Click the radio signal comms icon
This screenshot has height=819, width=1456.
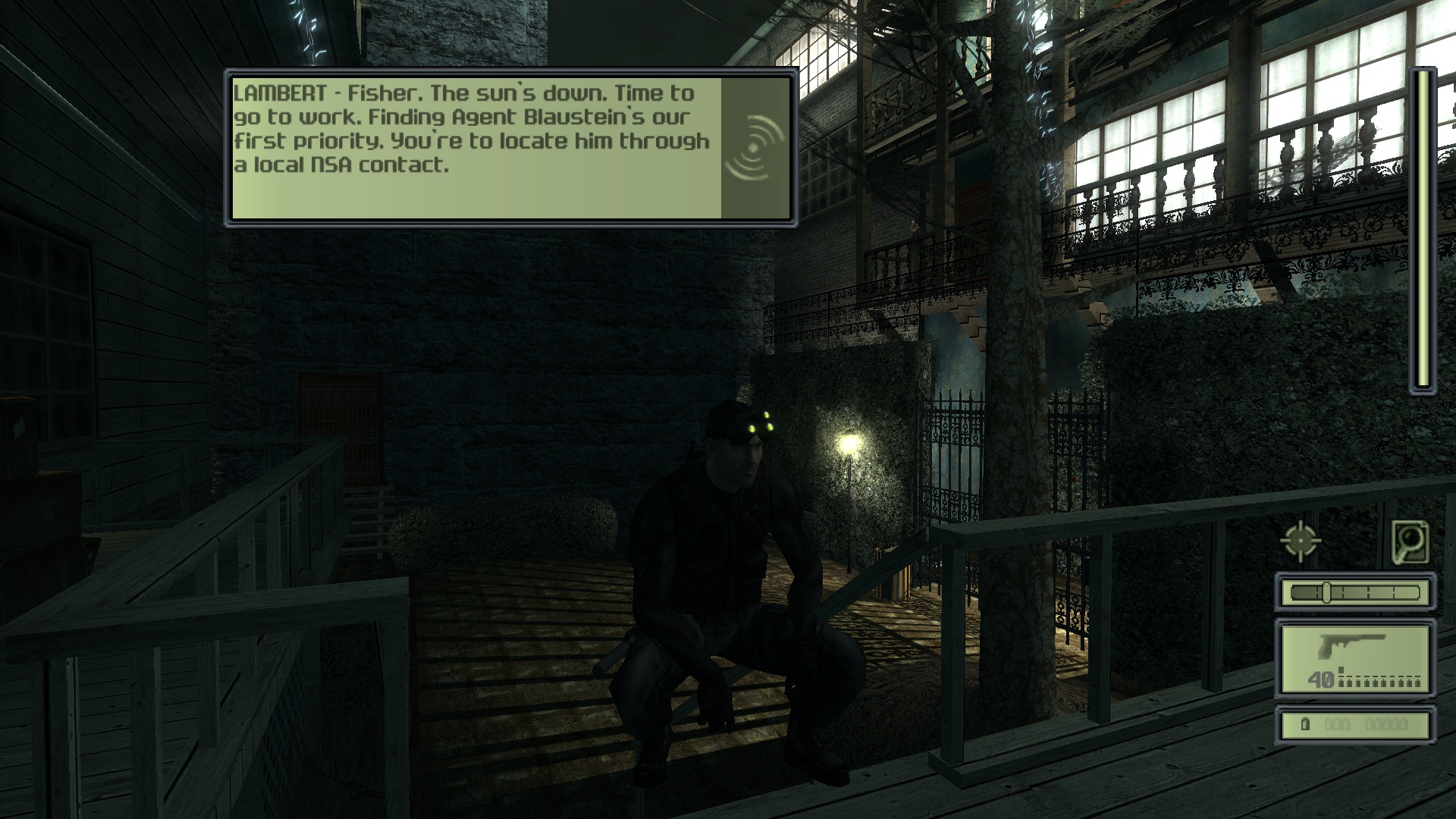[755, 148]
